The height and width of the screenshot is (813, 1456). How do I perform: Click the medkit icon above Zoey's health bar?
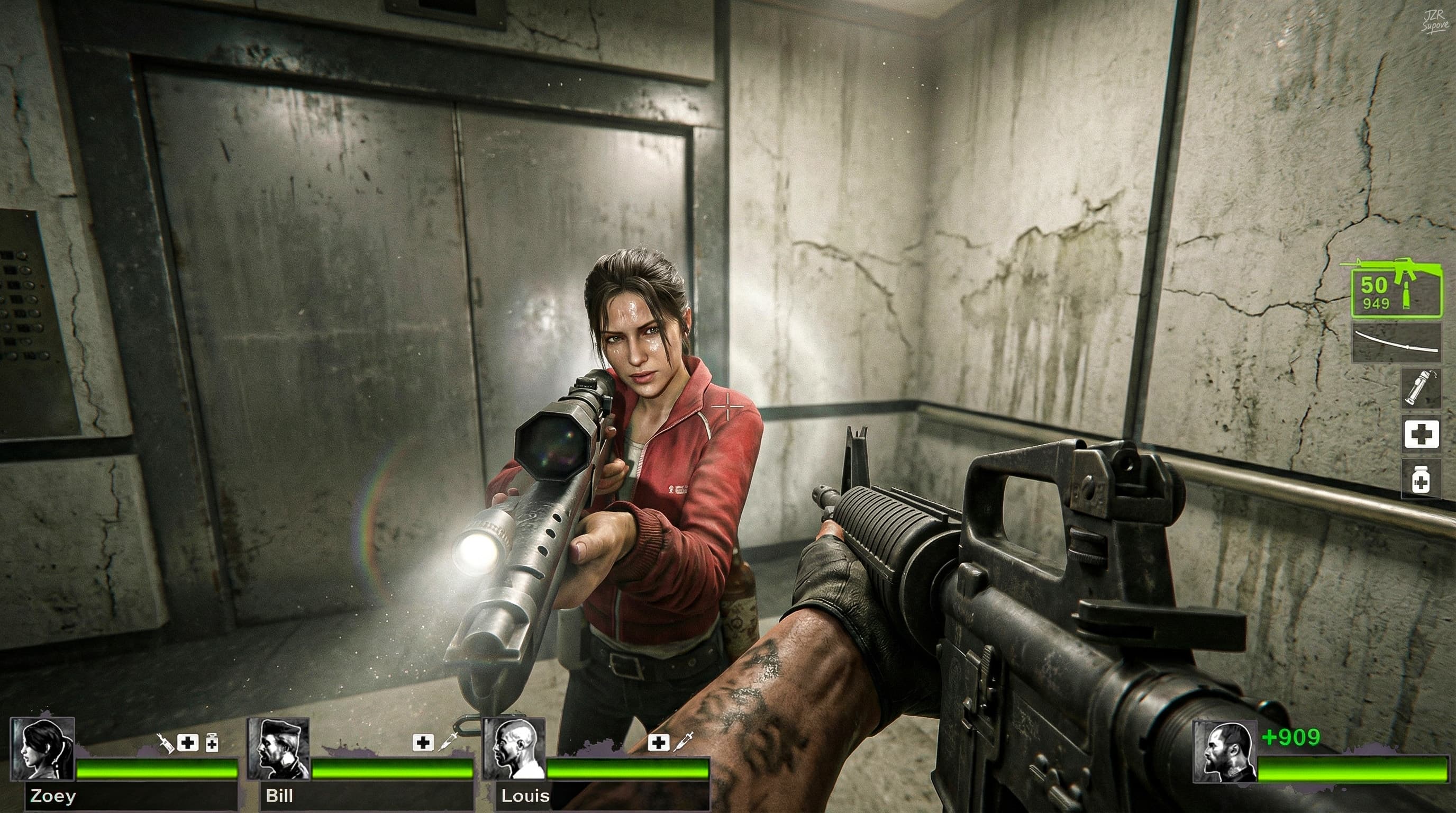coord(188,742)
